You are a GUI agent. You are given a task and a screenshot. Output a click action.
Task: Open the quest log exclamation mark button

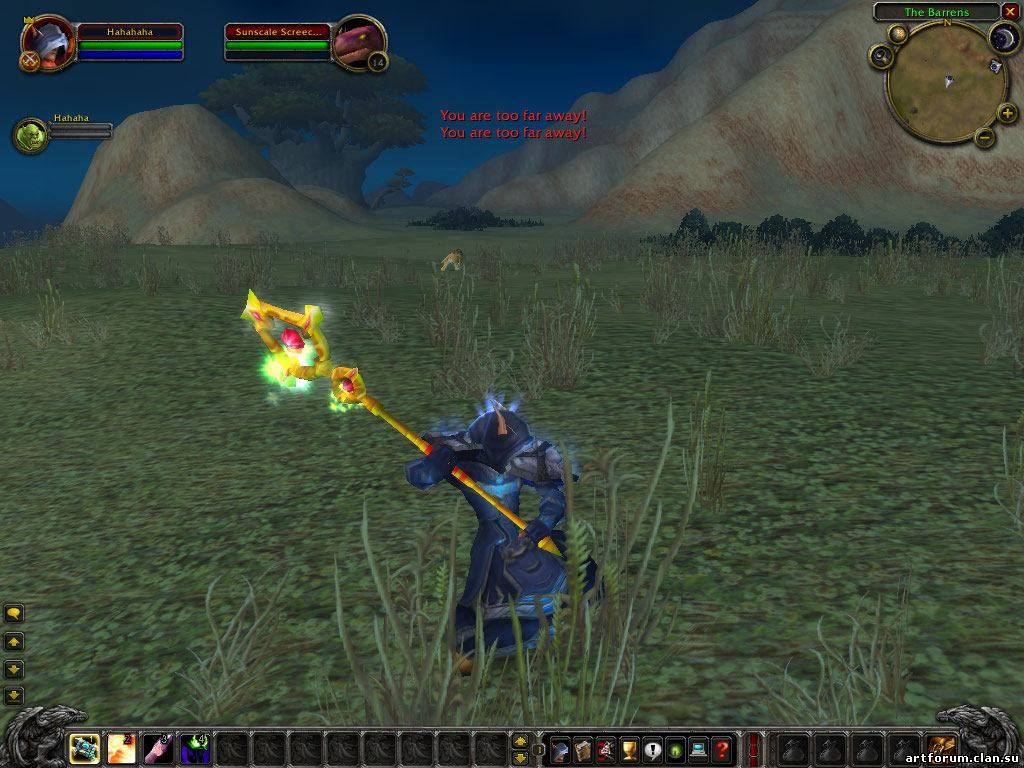pyautogui.click(x=652, y=748)
